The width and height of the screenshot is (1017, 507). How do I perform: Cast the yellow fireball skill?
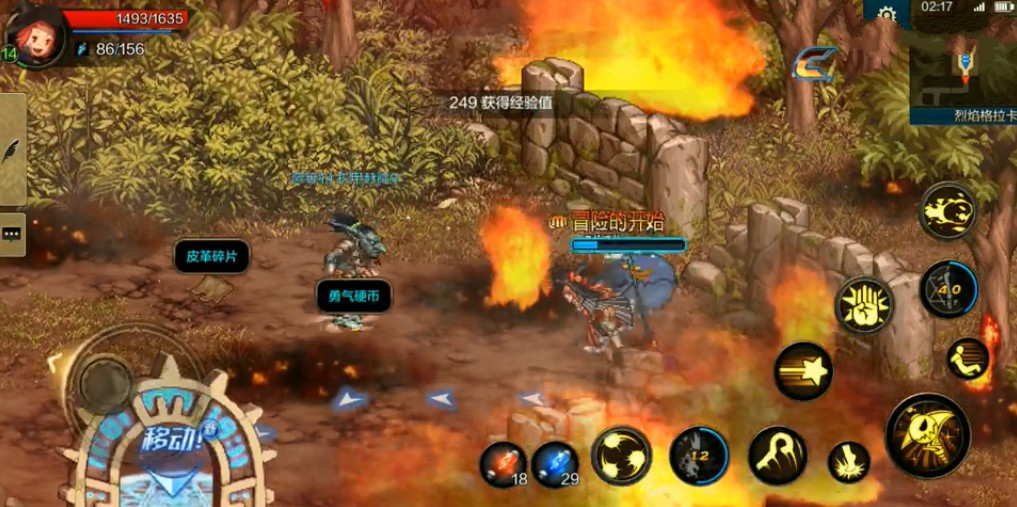[x=947, y=211]
